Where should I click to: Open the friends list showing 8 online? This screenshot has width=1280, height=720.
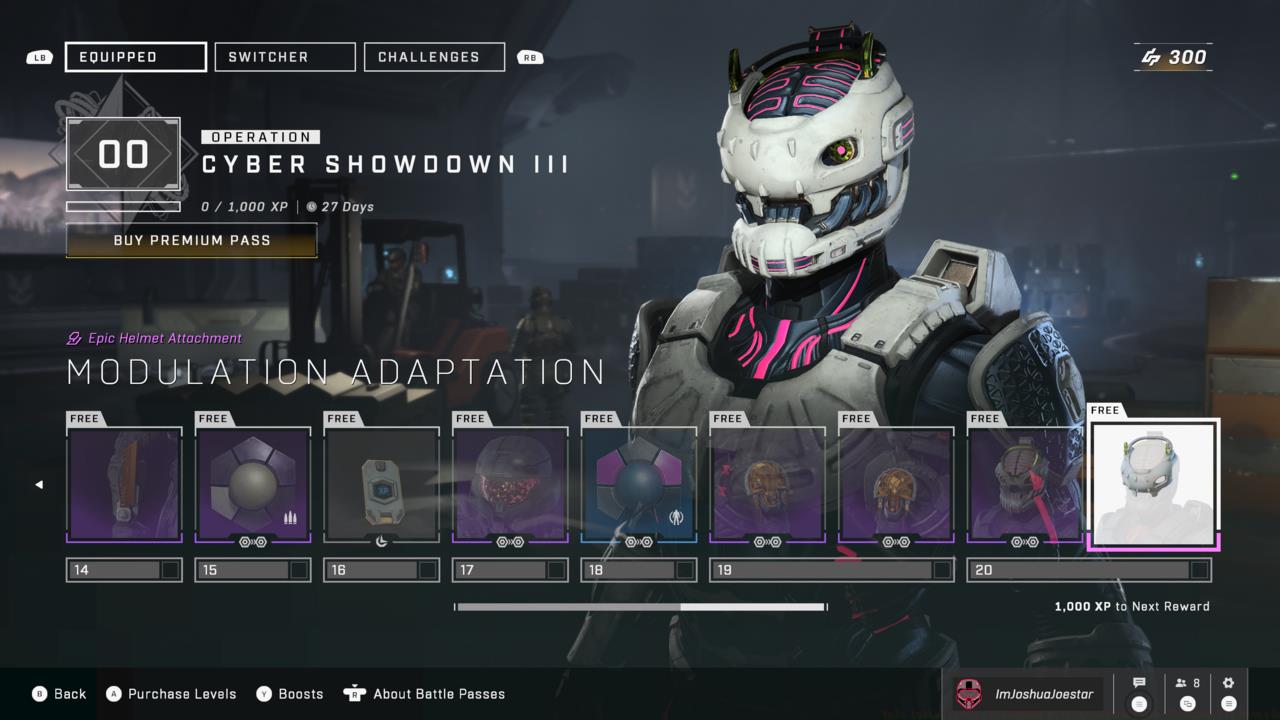(x=1188, y=693)
